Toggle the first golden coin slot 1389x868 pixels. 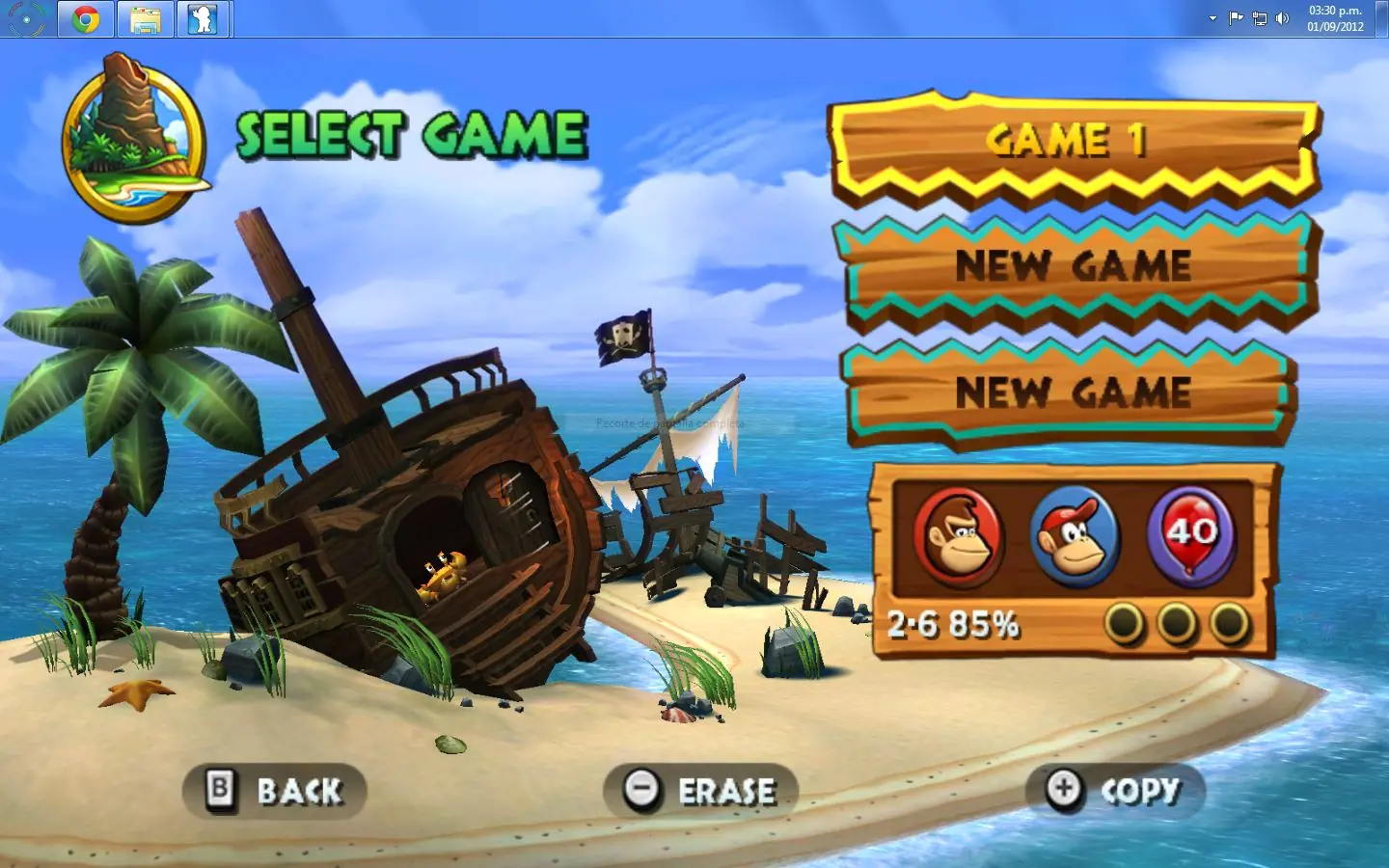[1125, 623]
